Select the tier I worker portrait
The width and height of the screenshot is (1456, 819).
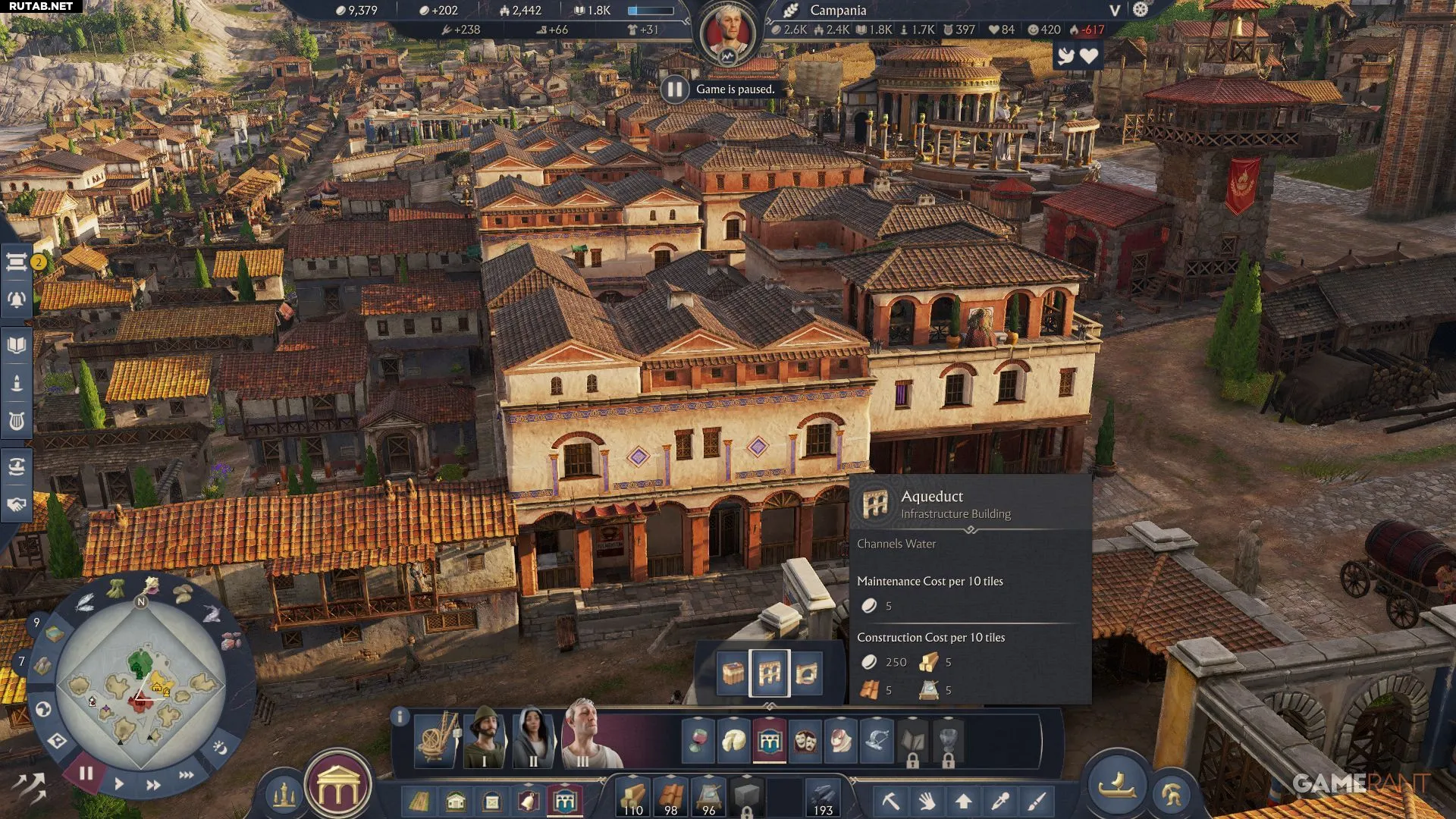point(485,737)
